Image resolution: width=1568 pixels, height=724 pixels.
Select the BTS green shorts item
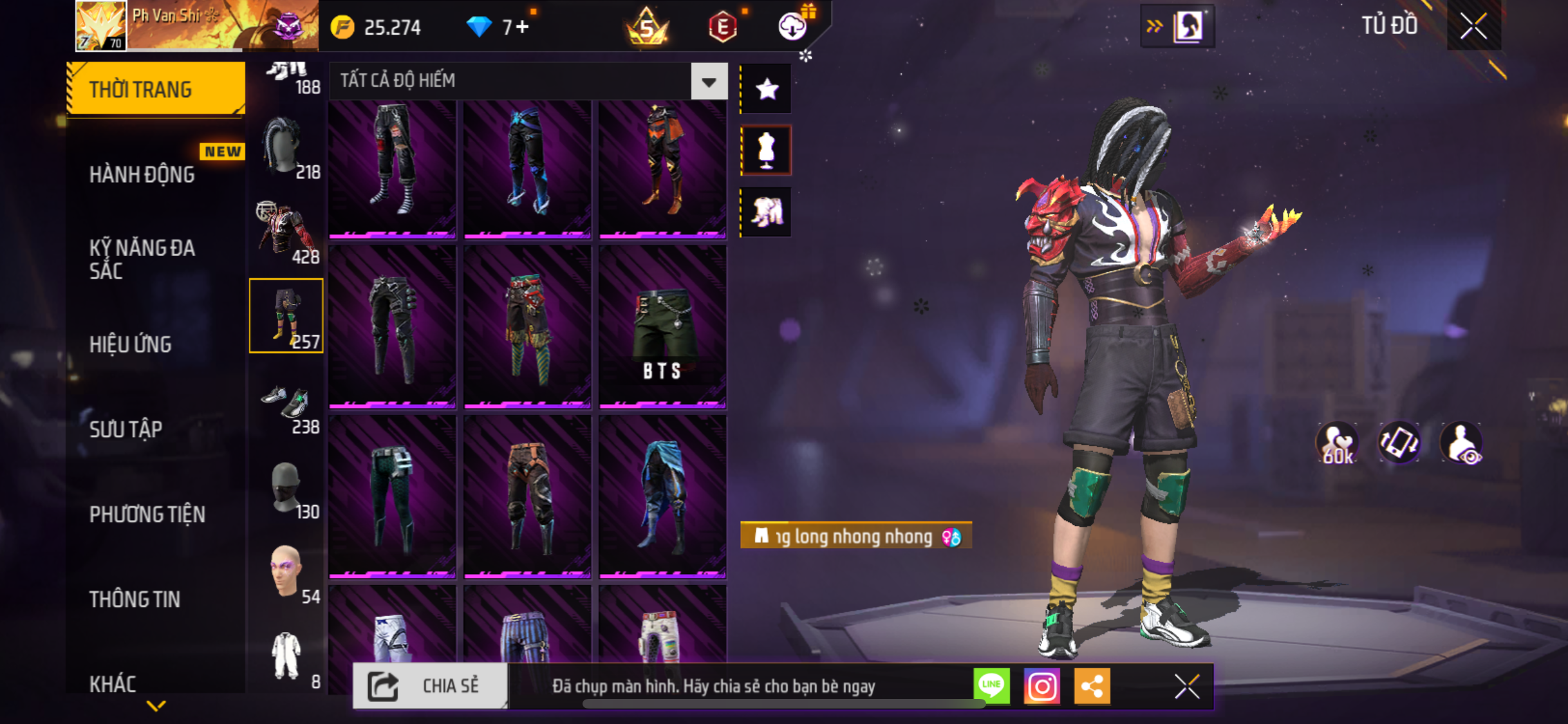coord(662,326)
